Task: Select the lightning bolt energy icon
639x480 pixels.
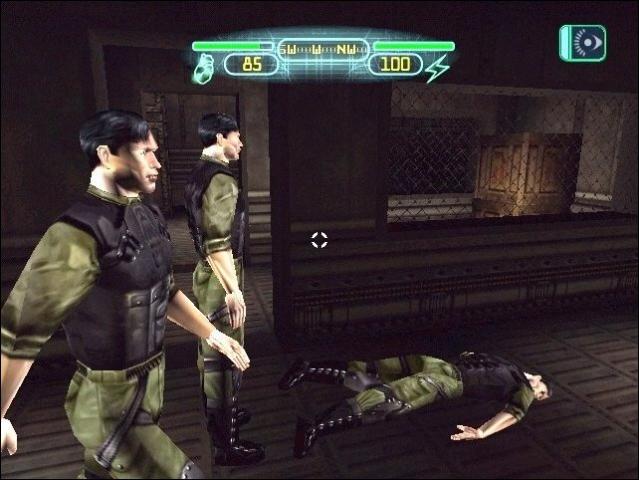Action: coord(437,68)
